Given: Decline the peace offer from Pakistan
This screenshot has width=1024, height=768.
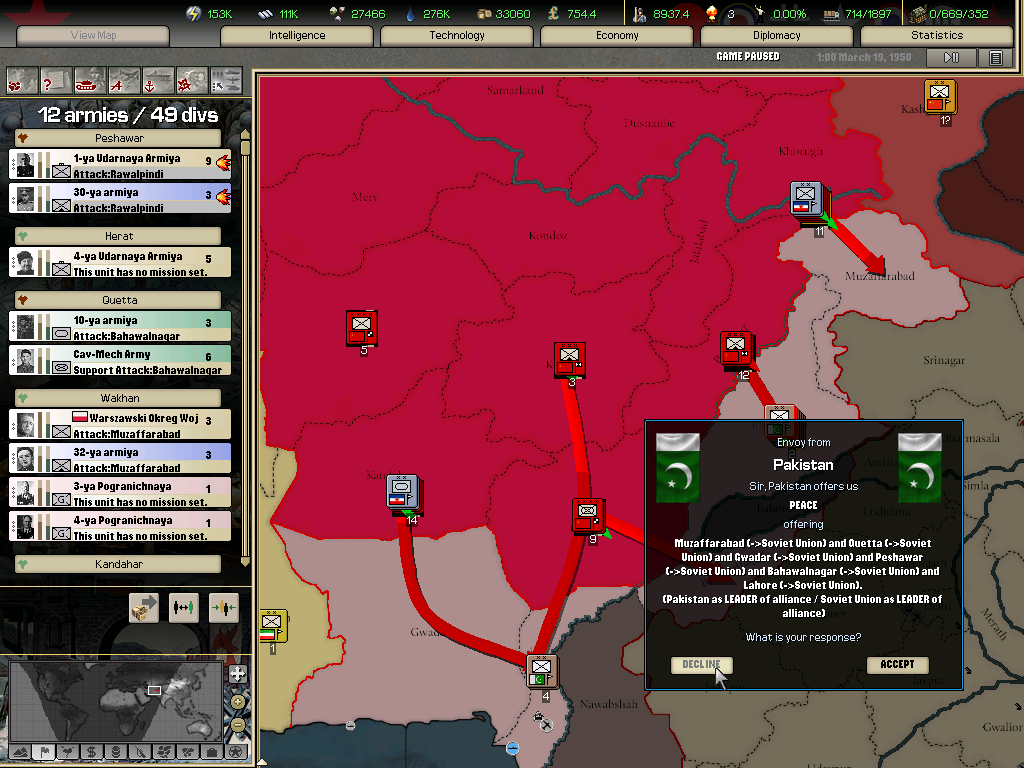Looking at the screenshot, I should [x=701, y=665].
